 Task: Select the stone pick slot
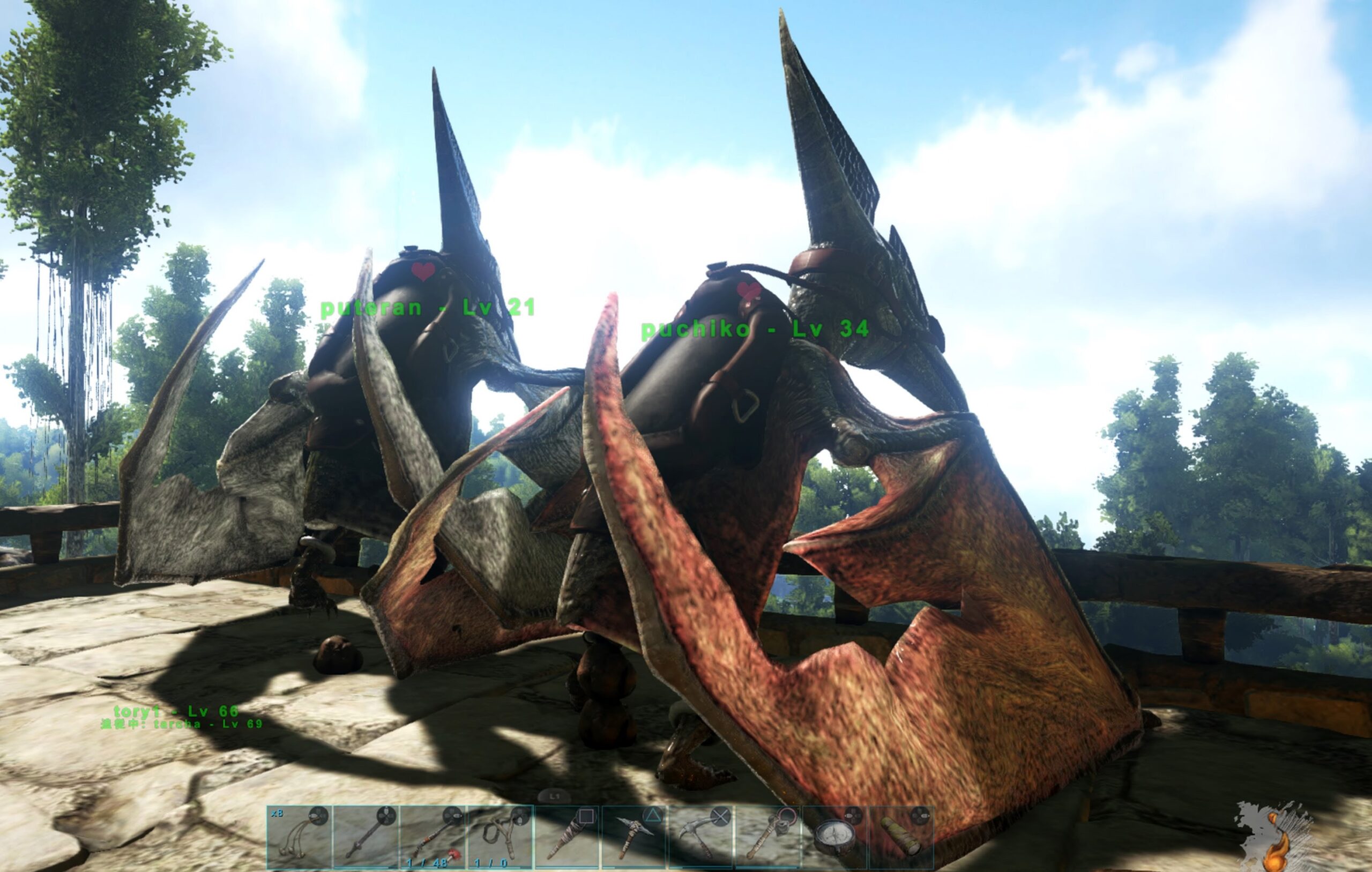pos(634,837)
